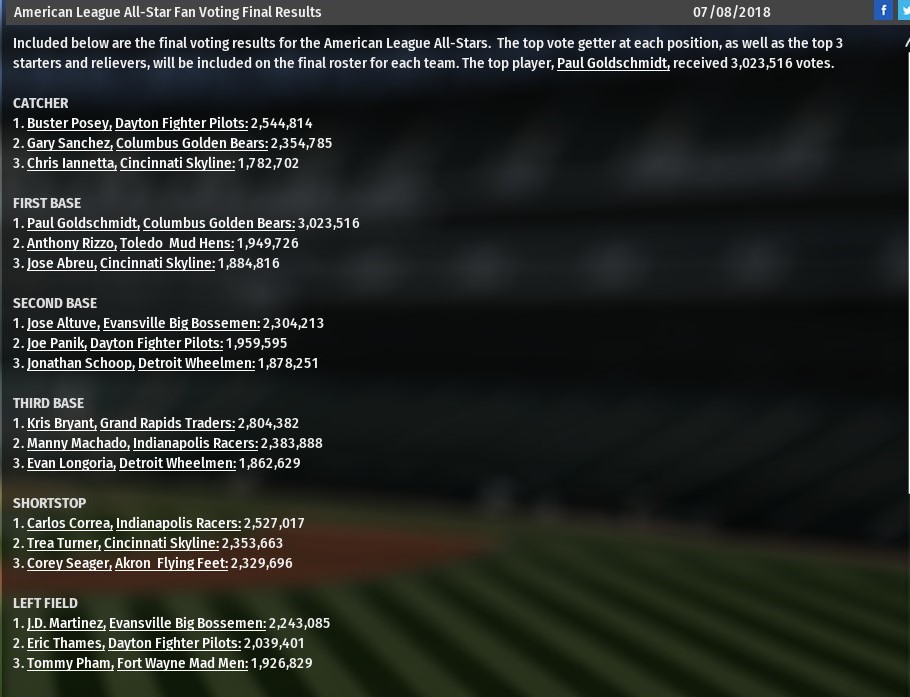This screenshot has height=697, width=910.
Task: Open the Toledo Mud Hens team page
Action: 177,243
